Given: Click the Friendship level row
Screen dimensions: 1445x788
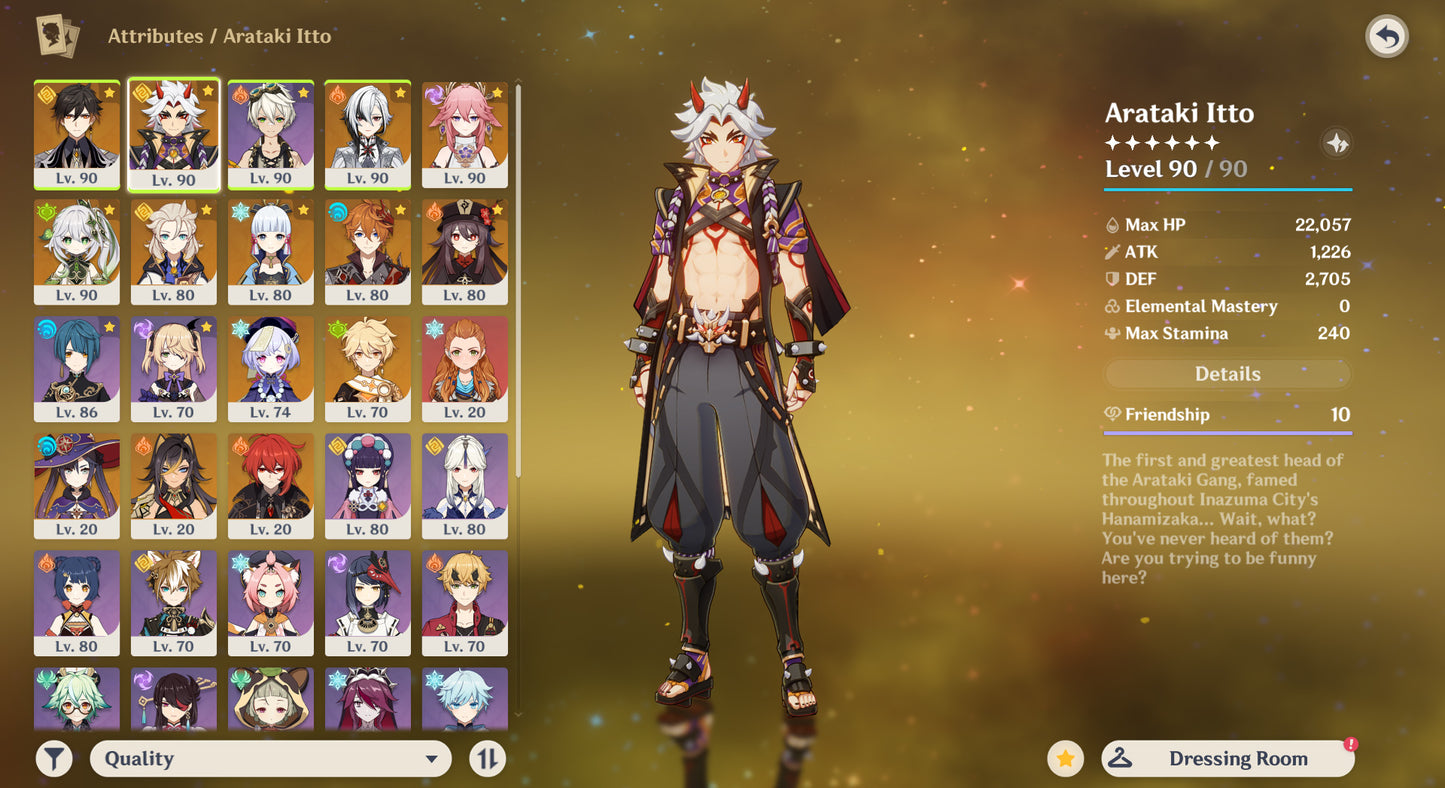Looking at the screenshot, I should point(1227,415).
